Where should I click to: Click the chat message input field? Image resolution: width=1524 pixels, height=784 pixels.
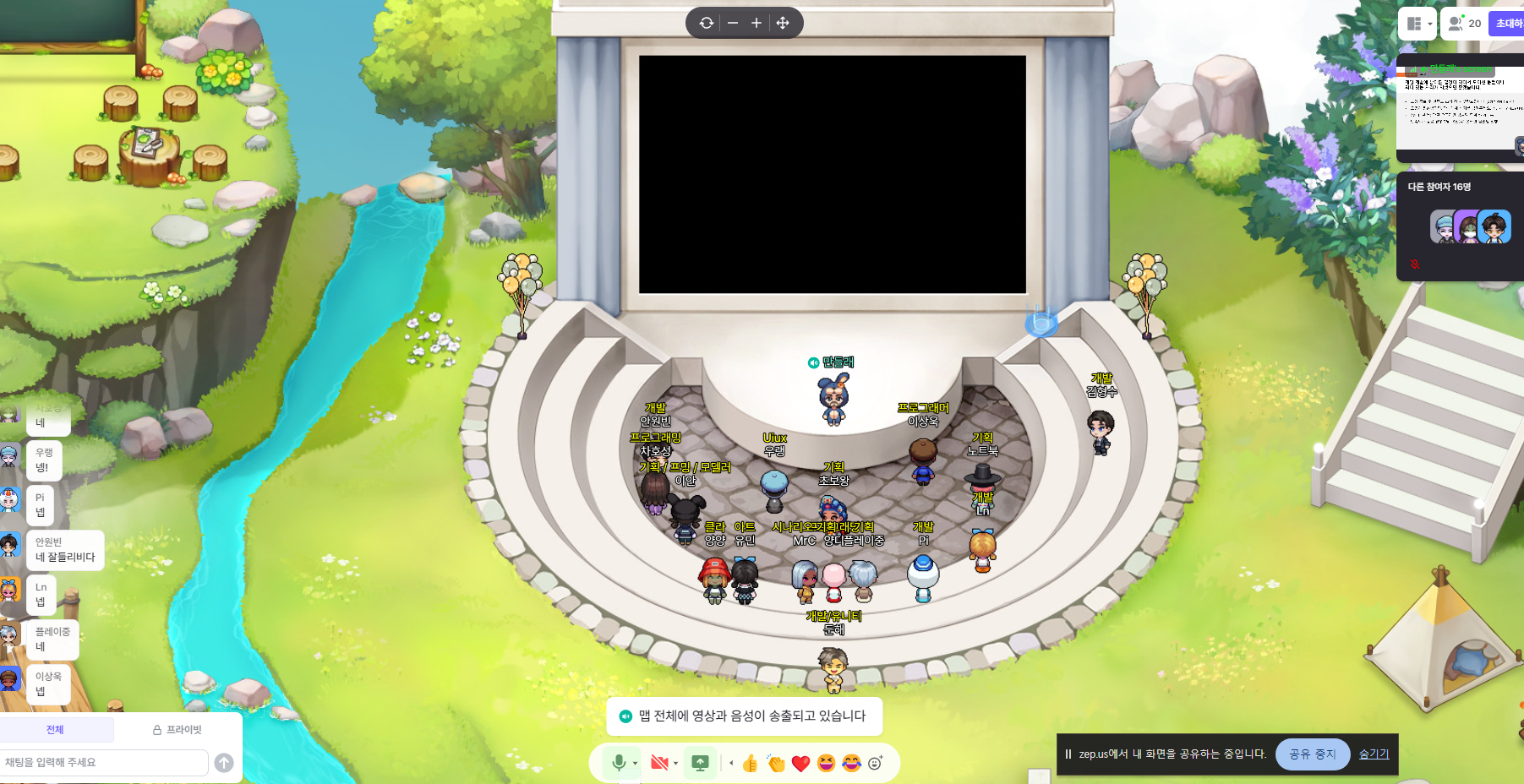pyautogui.click(x=103, y=762)
